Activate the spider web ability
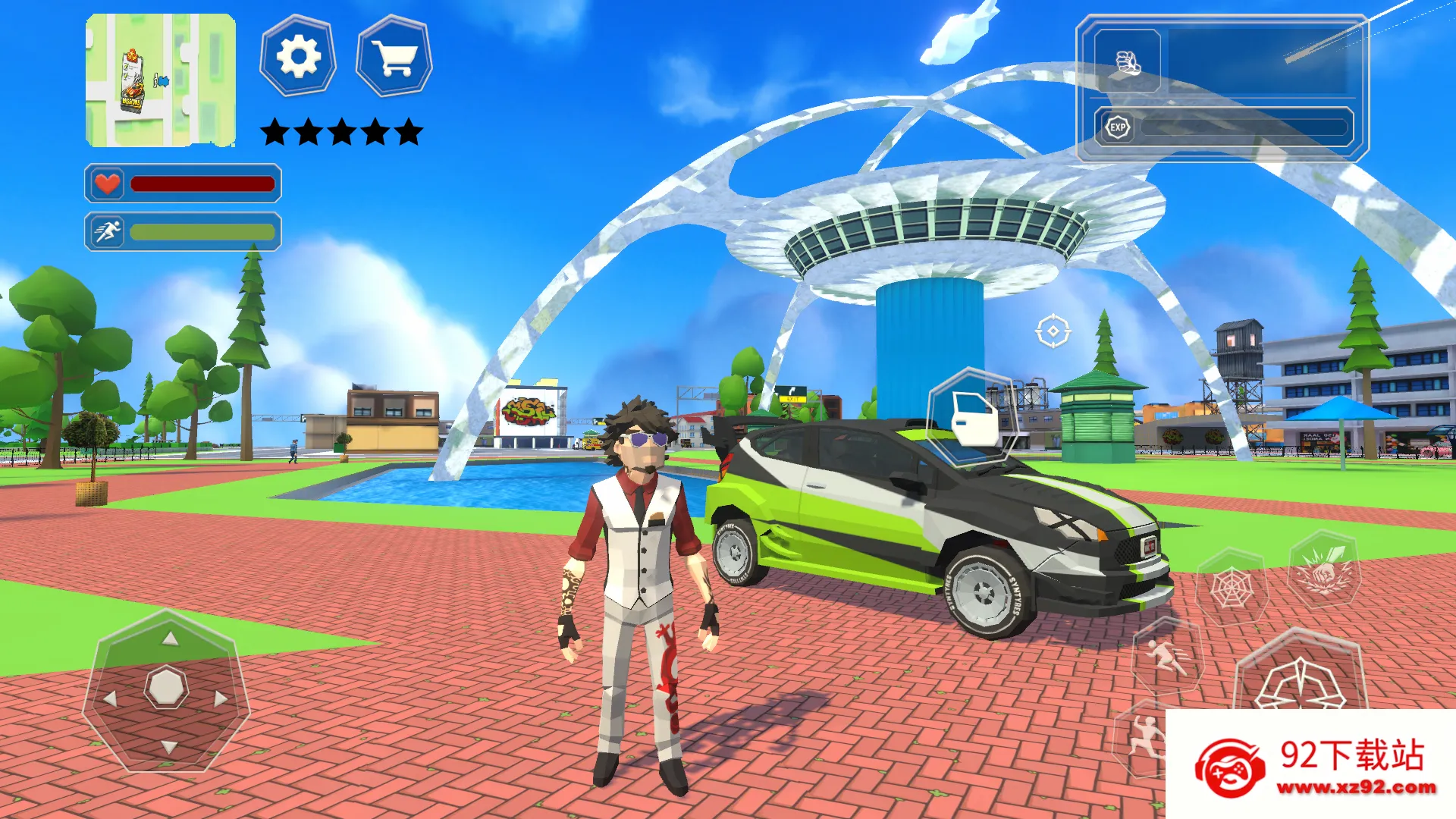The height and width of the screenshot is (819, 1456). pos(1231,588)
